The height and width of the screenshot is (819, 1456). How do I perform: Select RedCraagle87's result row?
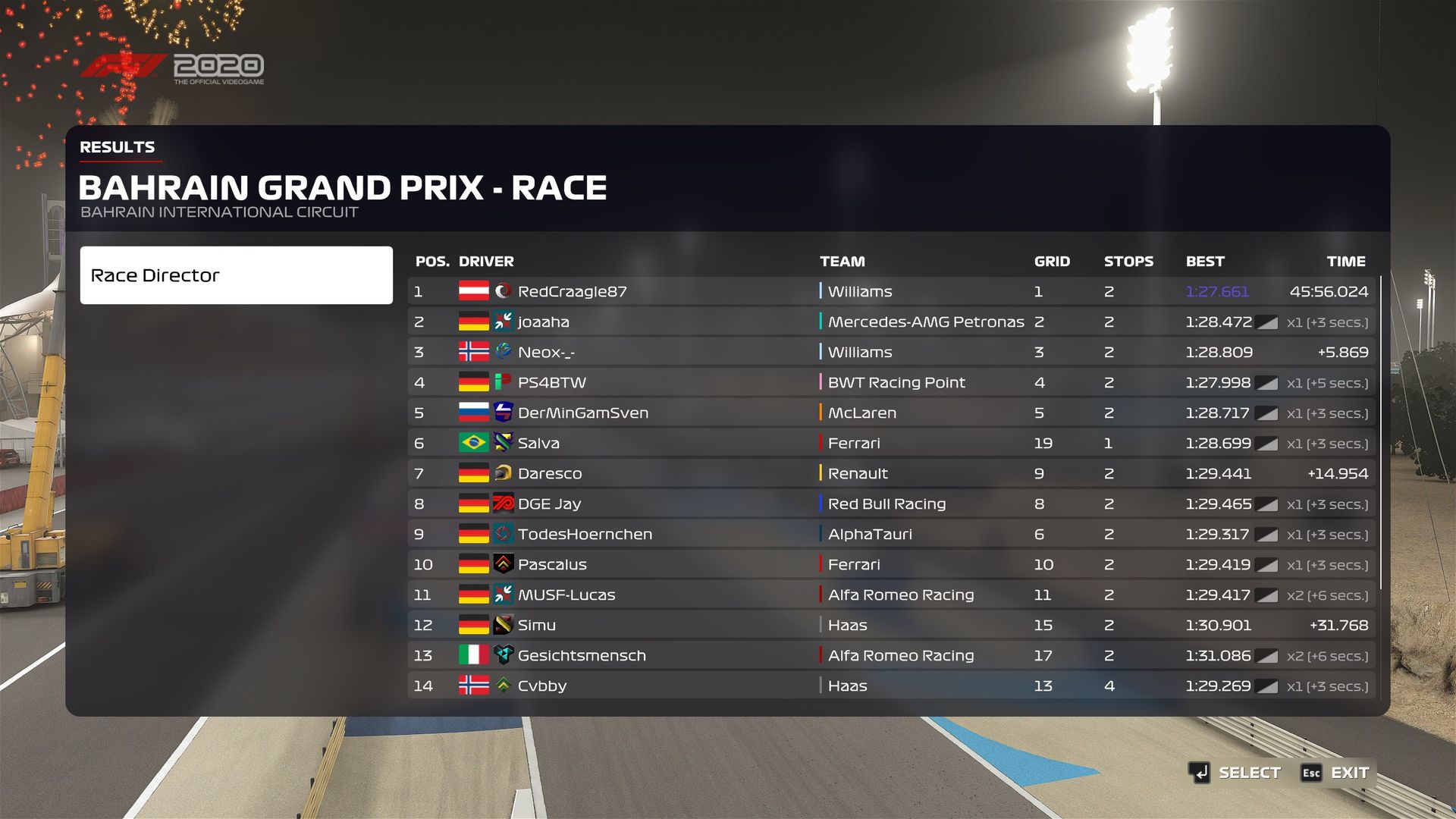click(x=891, y=291)
